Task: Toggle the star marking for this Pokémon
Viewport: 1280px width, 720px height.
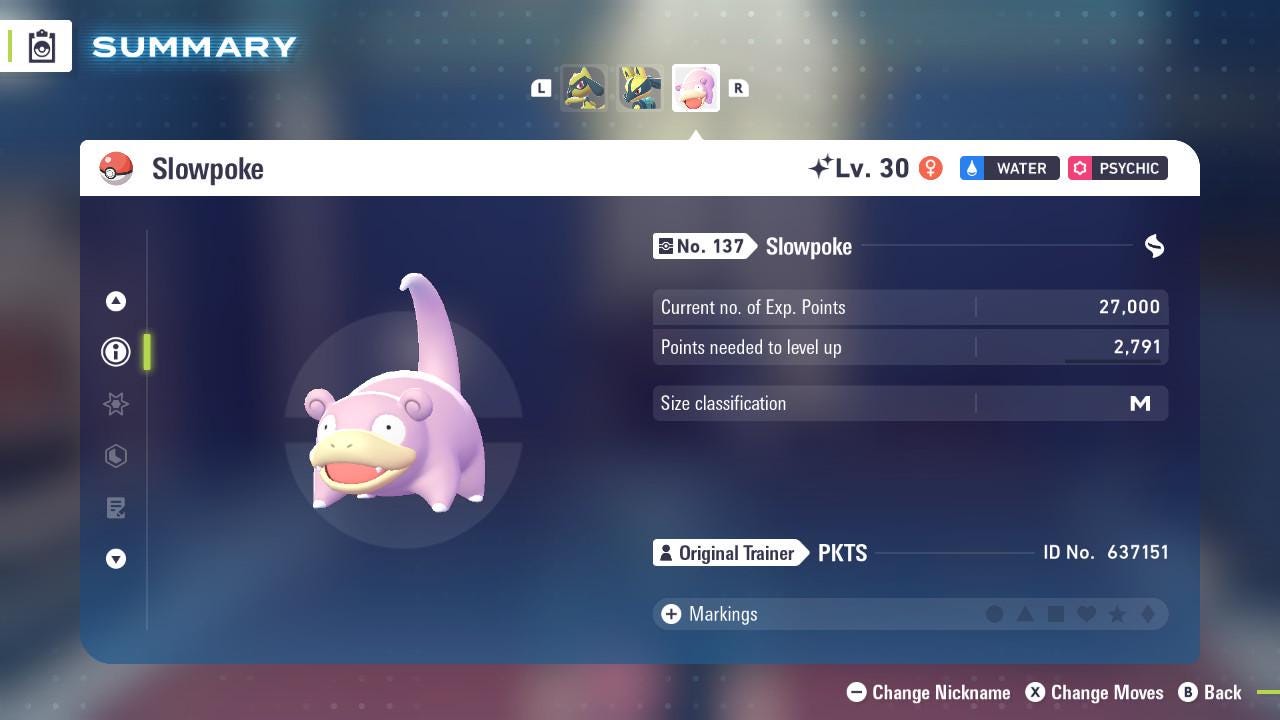Action: tap(1118, 614)
